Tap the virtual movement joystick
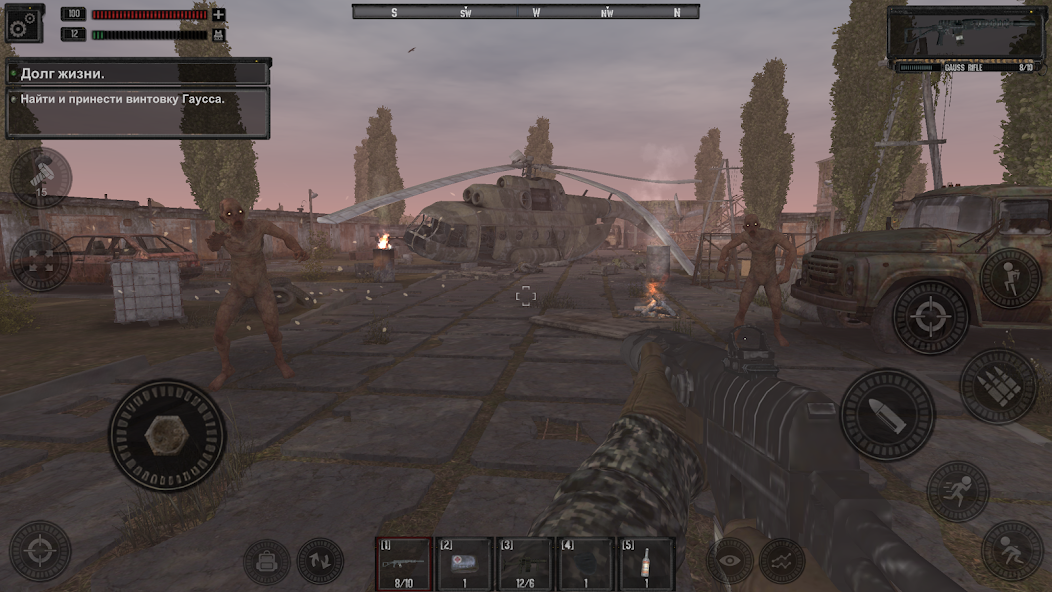This screenshot has width=1052, height=592. (x=167, y=435)
